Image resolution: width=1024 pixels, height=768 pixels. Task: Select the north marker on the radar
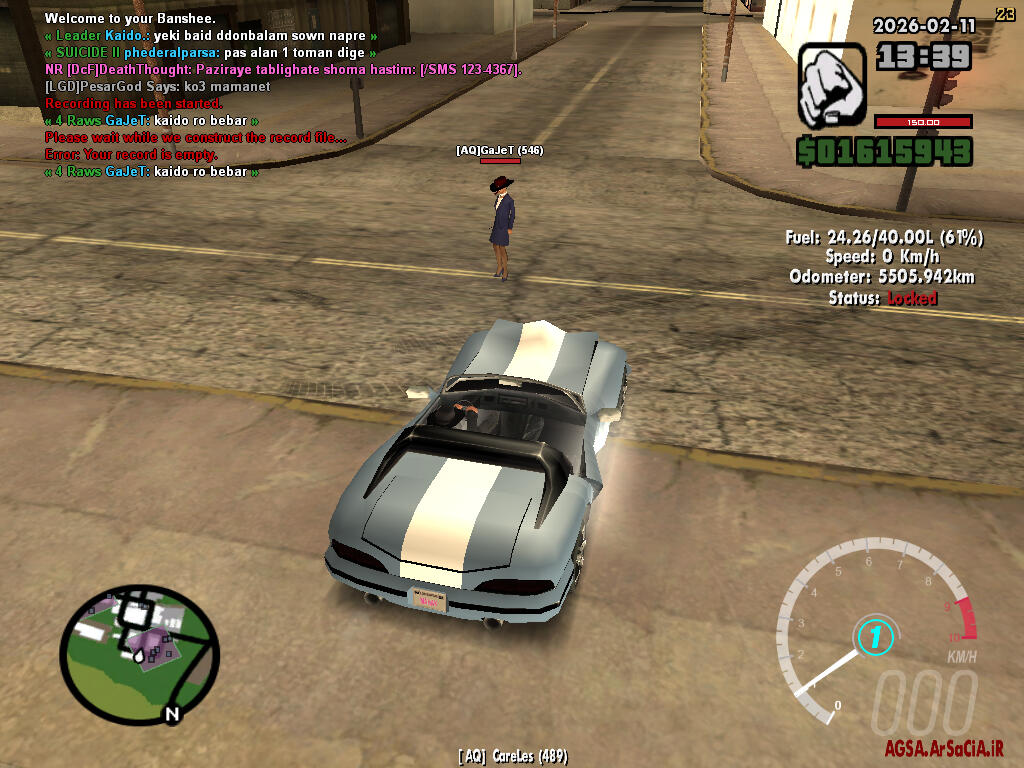(x=172, y=714)
